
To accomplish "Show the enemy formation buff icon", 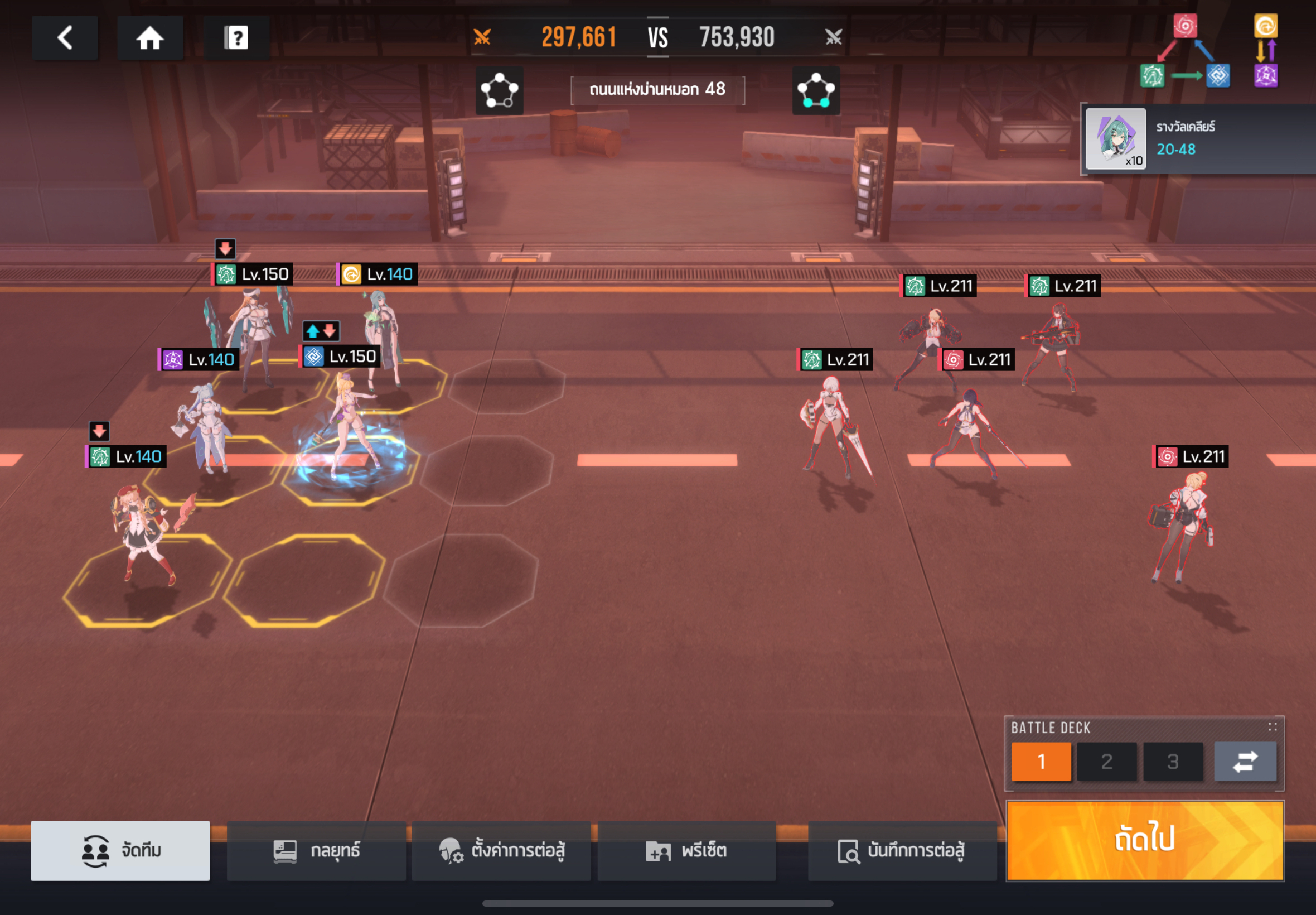I will click(x=816, y=90).
